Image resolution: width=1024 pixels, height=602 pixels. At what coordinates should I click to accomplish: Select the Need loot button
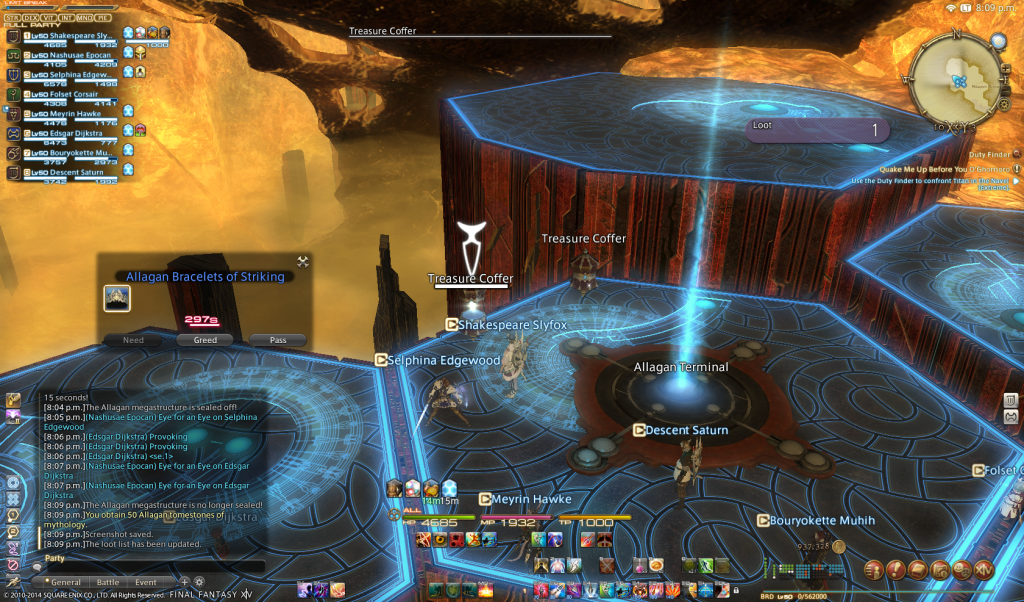pos(133,340)
